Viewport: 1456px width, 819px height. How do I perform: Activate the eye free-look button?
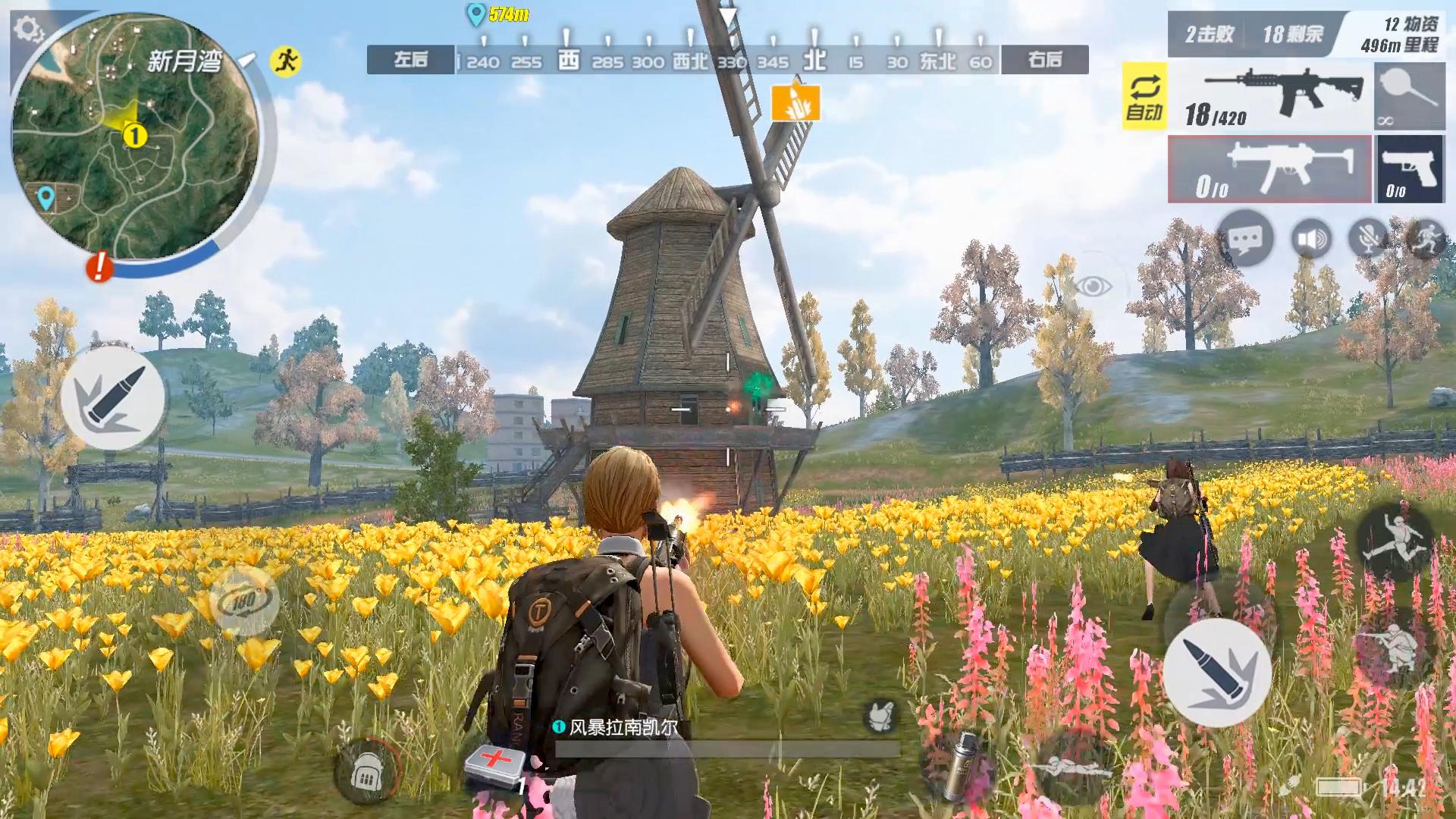[x=1093, y=286]
